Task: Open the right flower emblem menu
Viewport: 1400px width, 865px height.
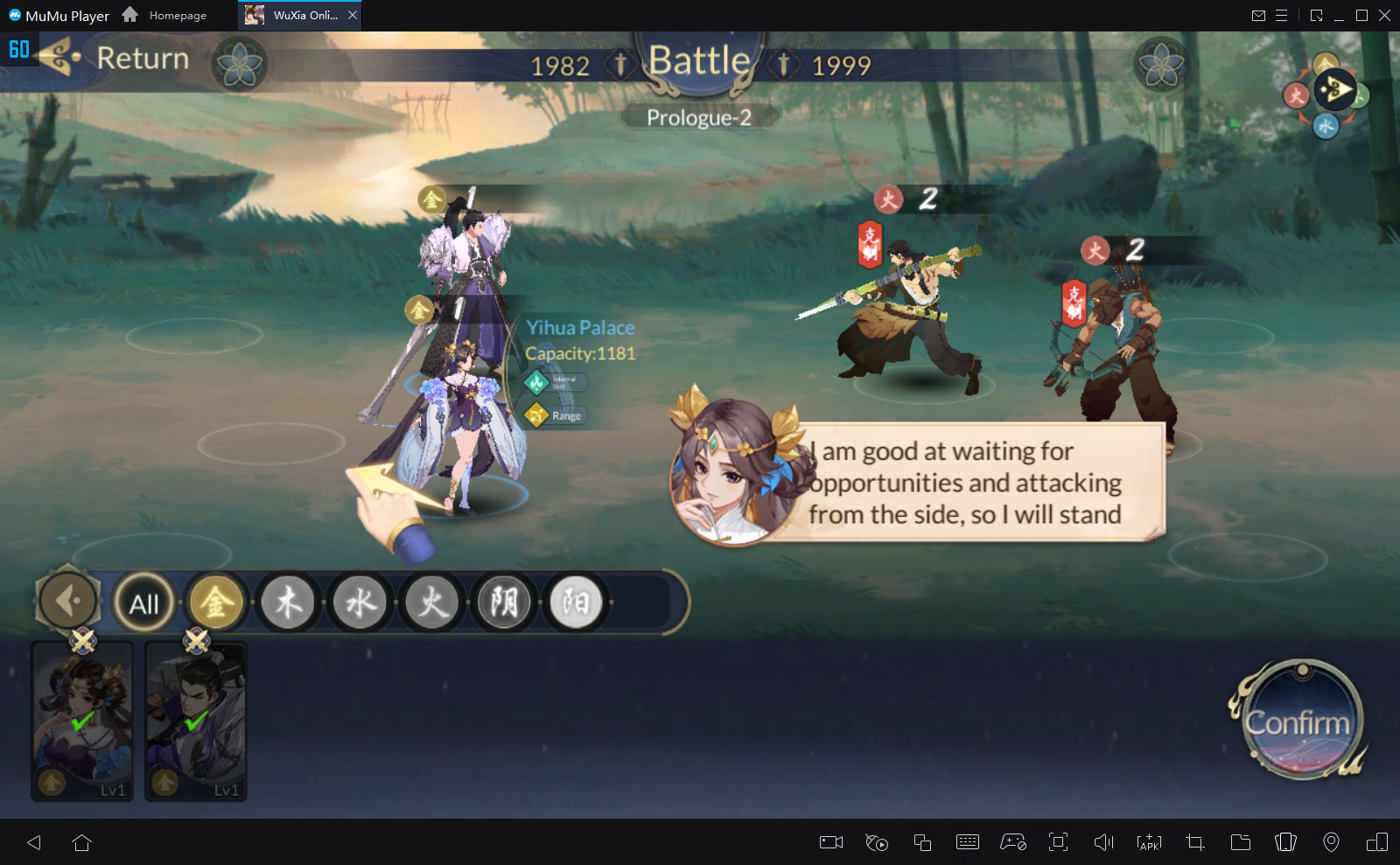Action: (x=1161, y=64)
